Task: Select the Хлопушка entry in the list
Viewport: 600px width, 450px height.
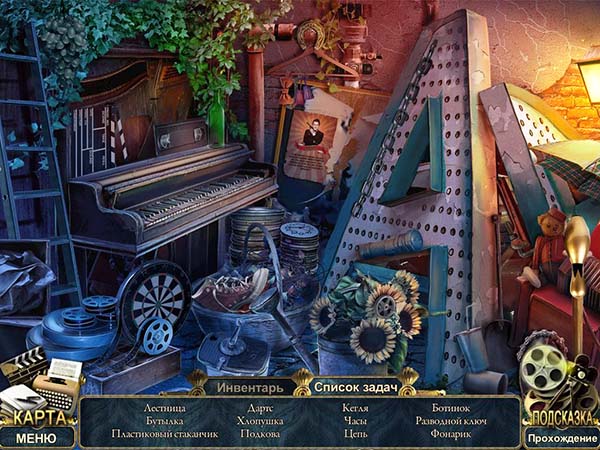Action: (261, 421)
